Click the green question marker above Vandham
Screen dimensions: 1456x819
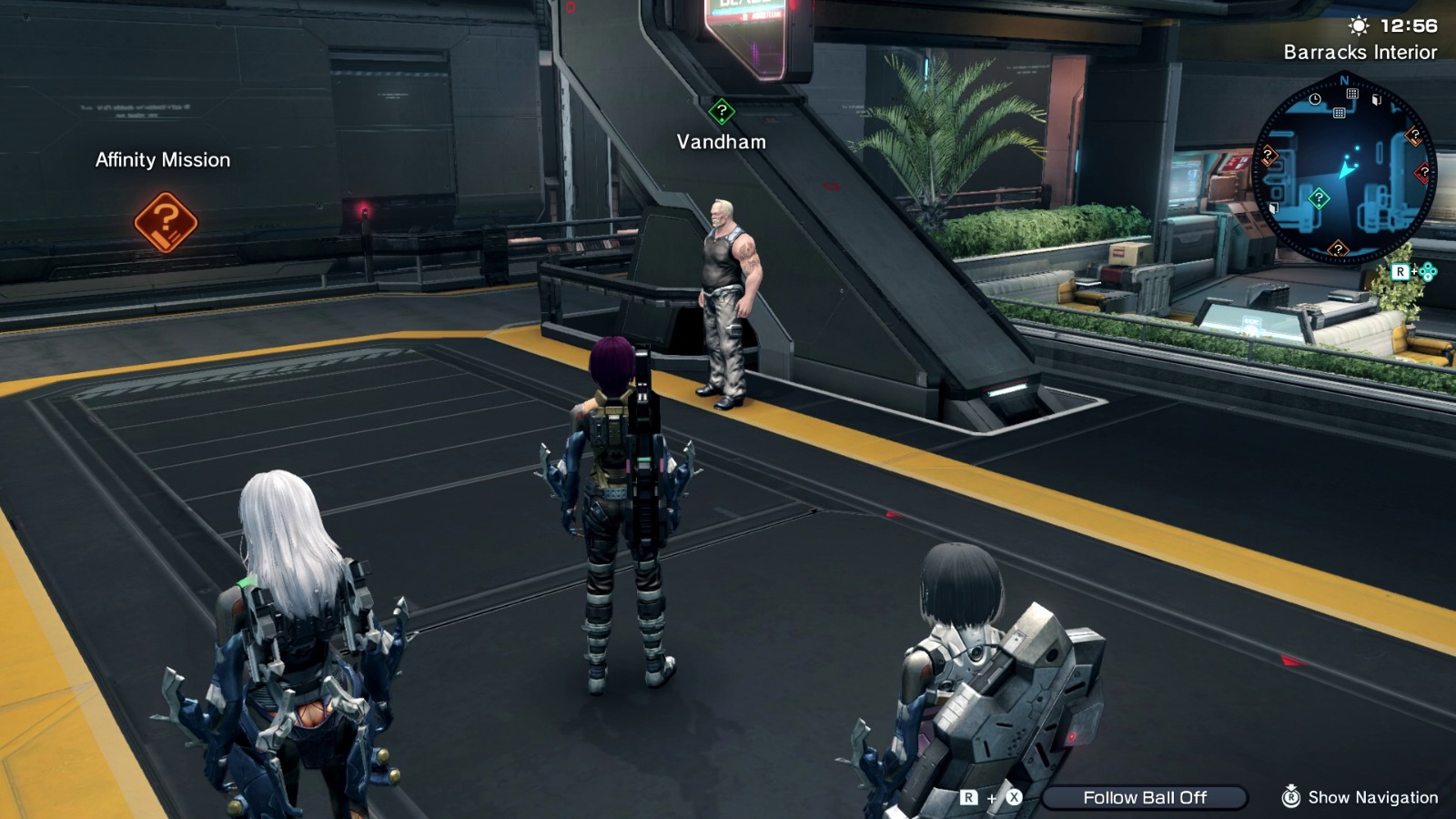click(x=721, y=111)
